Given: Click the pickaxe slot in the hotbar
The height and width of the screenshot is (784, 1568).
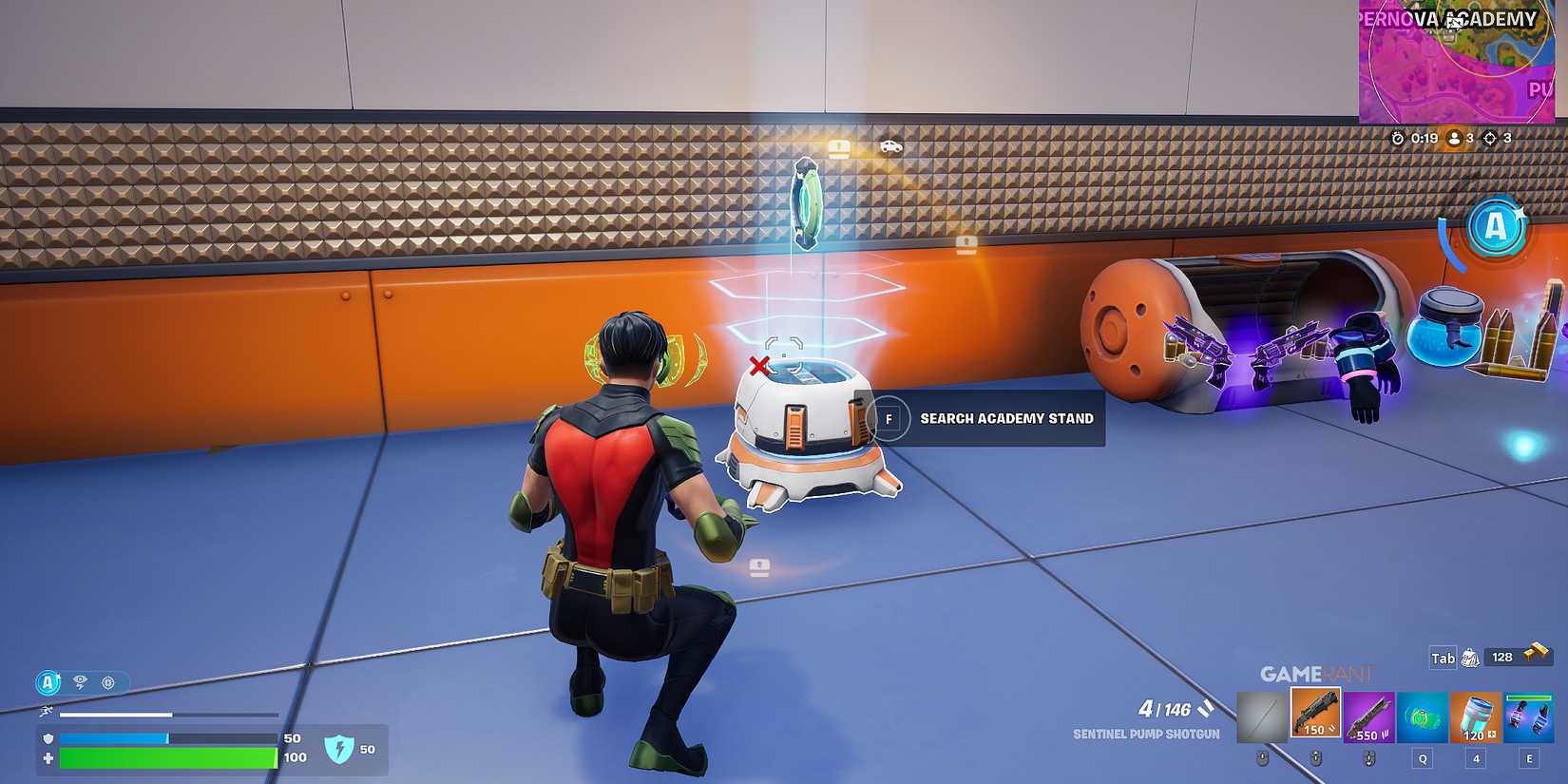Looking at the screenshot, I should click(1262, 715).
